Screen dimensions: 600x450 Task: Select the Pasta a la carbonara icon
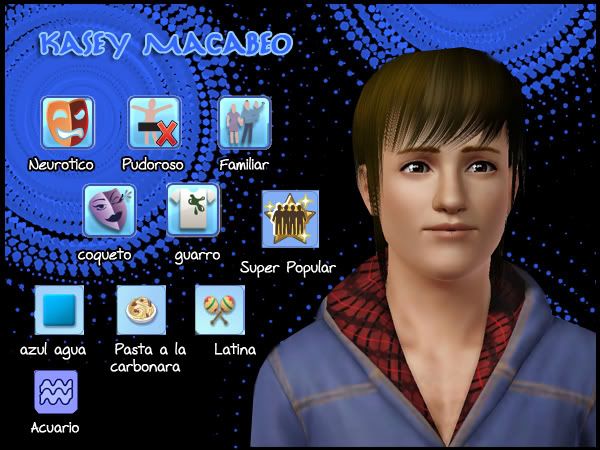[141, 309]
